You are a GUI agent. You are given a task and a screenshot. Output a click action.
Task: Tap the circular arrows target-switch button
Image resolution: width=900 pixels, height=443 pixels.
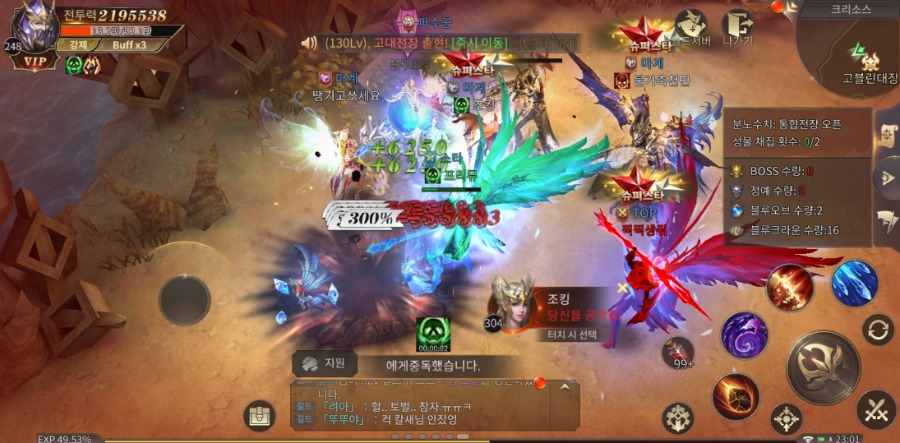878,329
